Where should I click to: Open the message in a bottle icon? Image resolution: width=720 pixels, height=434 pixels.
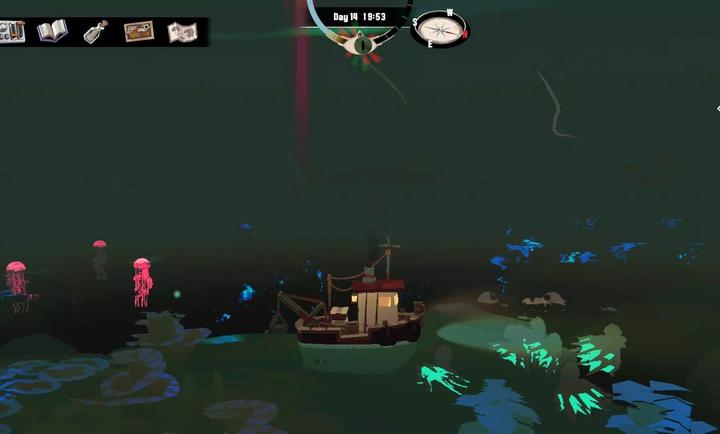96,31
